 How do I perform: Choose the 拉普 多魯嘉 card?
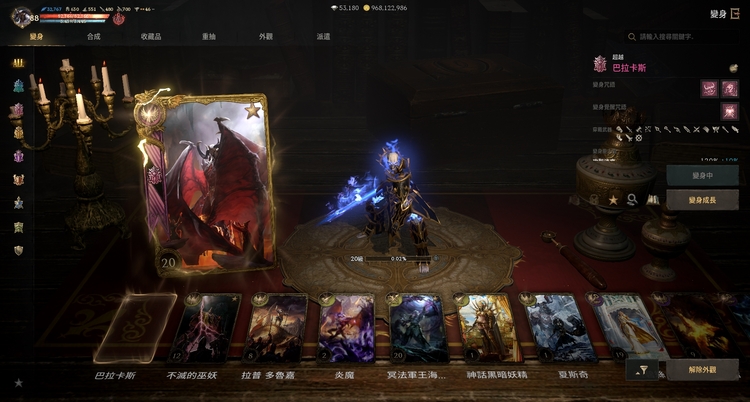pyautogui.click(x=277, y=329)
